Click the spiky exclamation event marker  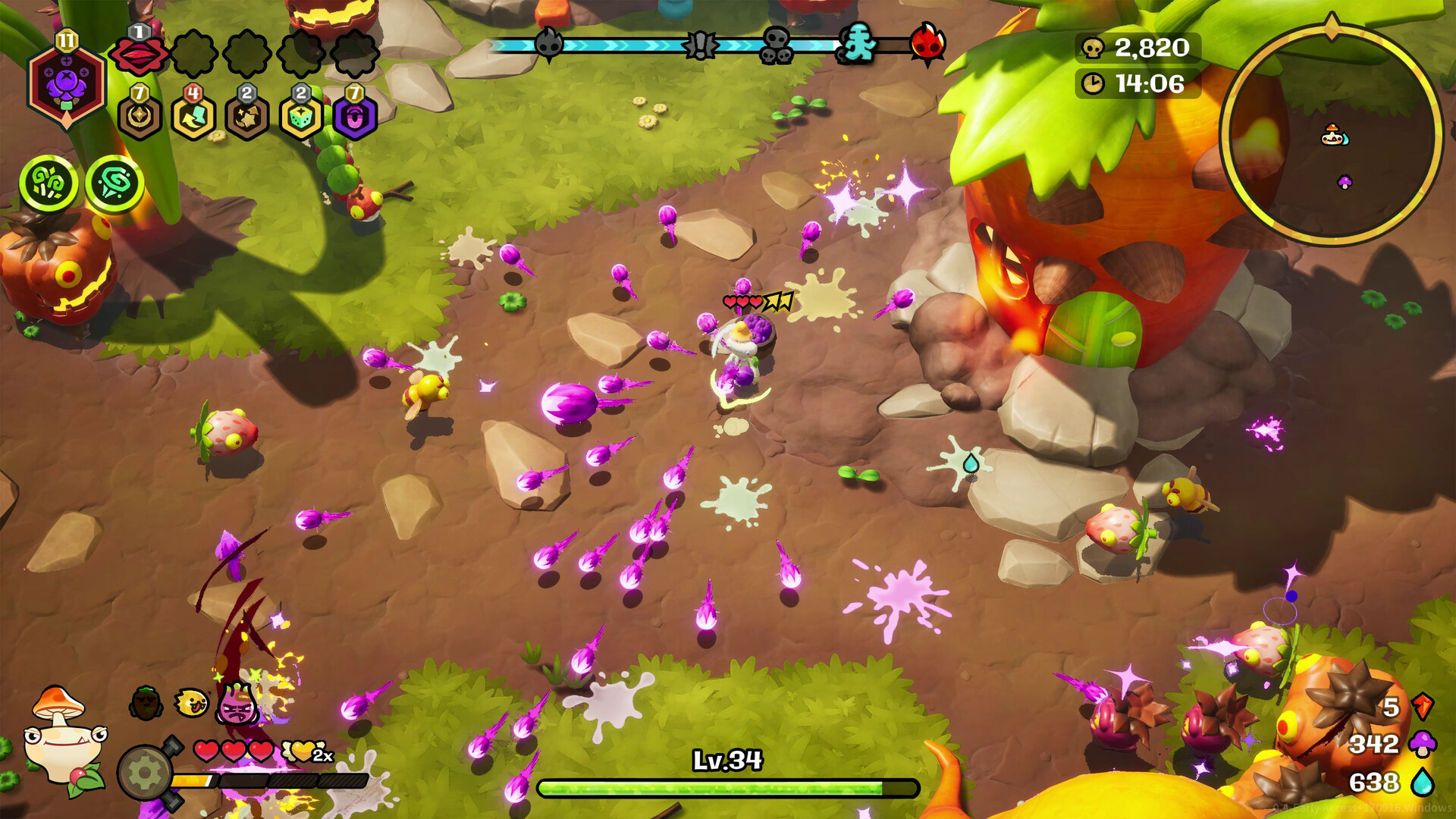point(700,45)
